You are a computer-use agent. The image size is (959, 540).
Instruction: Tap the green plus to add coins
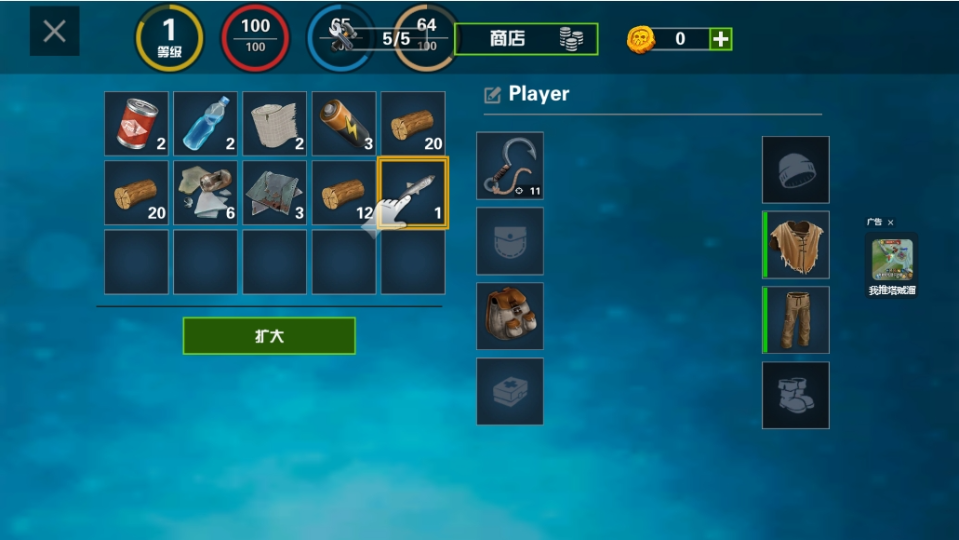[720, 39]
